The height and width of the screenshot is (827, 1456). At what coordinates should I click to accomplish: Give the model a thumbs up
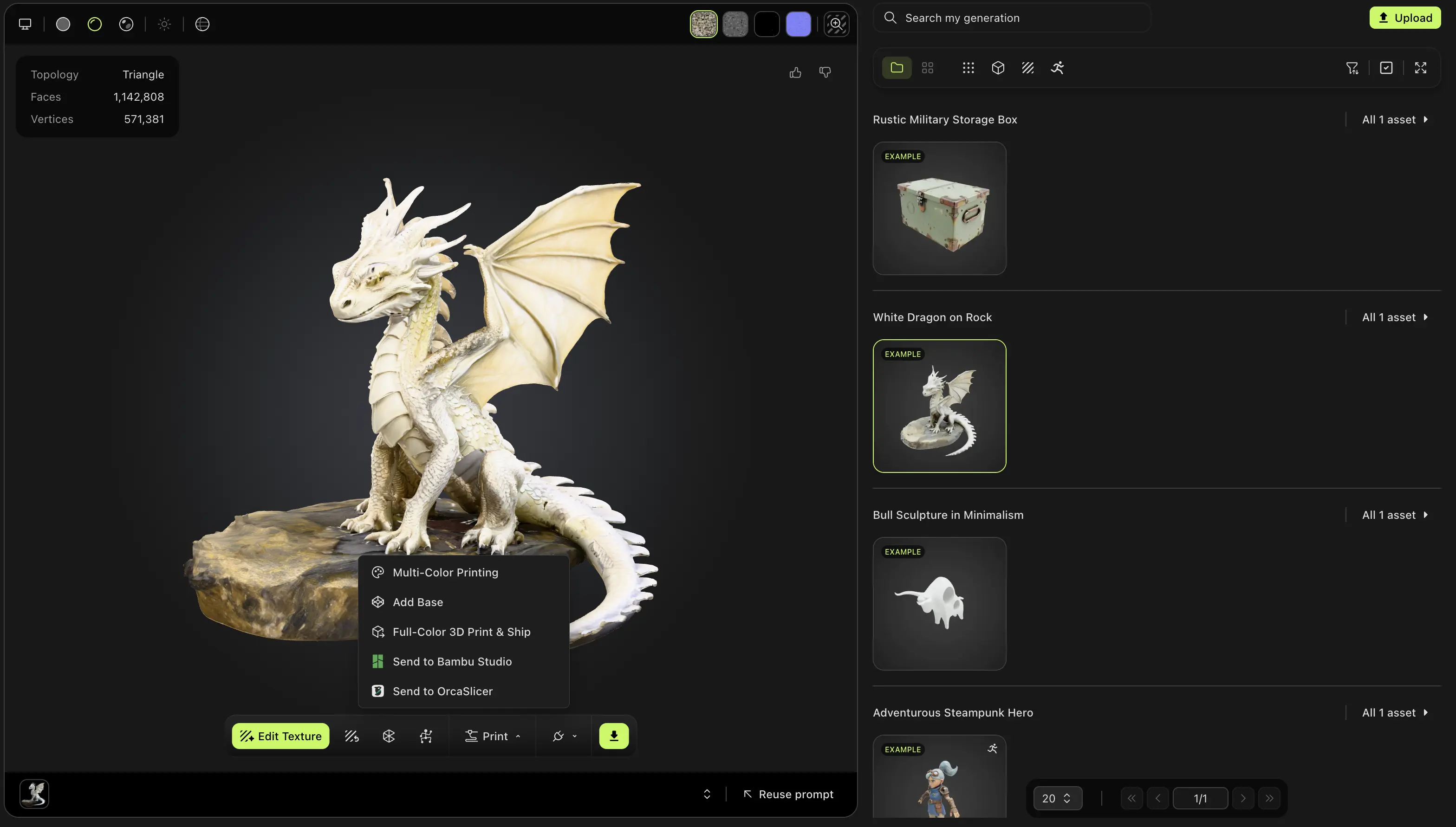pyautogui.click(x=795, y=72)
